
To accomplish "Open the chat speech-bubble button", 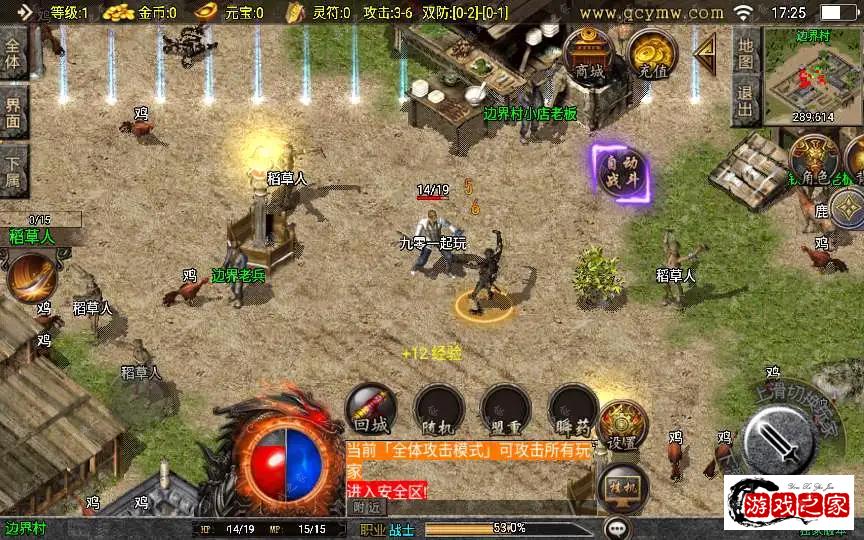I will (617, 527).
